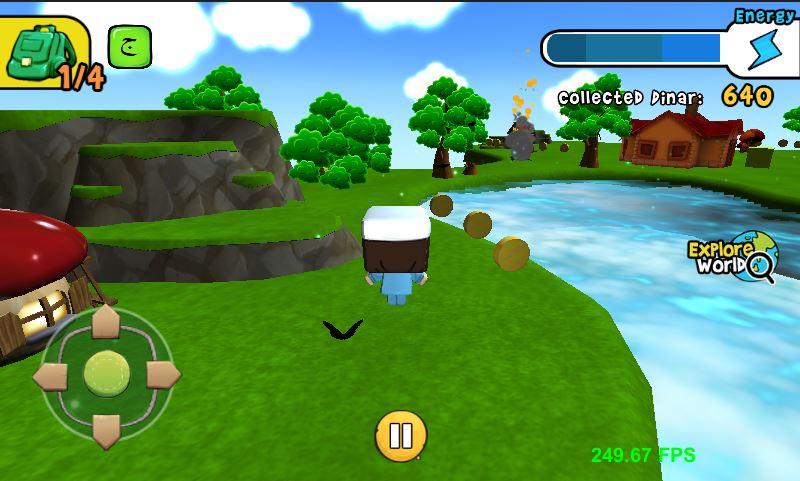Tap the d-pad right arrow

click(x=160, y=375)
